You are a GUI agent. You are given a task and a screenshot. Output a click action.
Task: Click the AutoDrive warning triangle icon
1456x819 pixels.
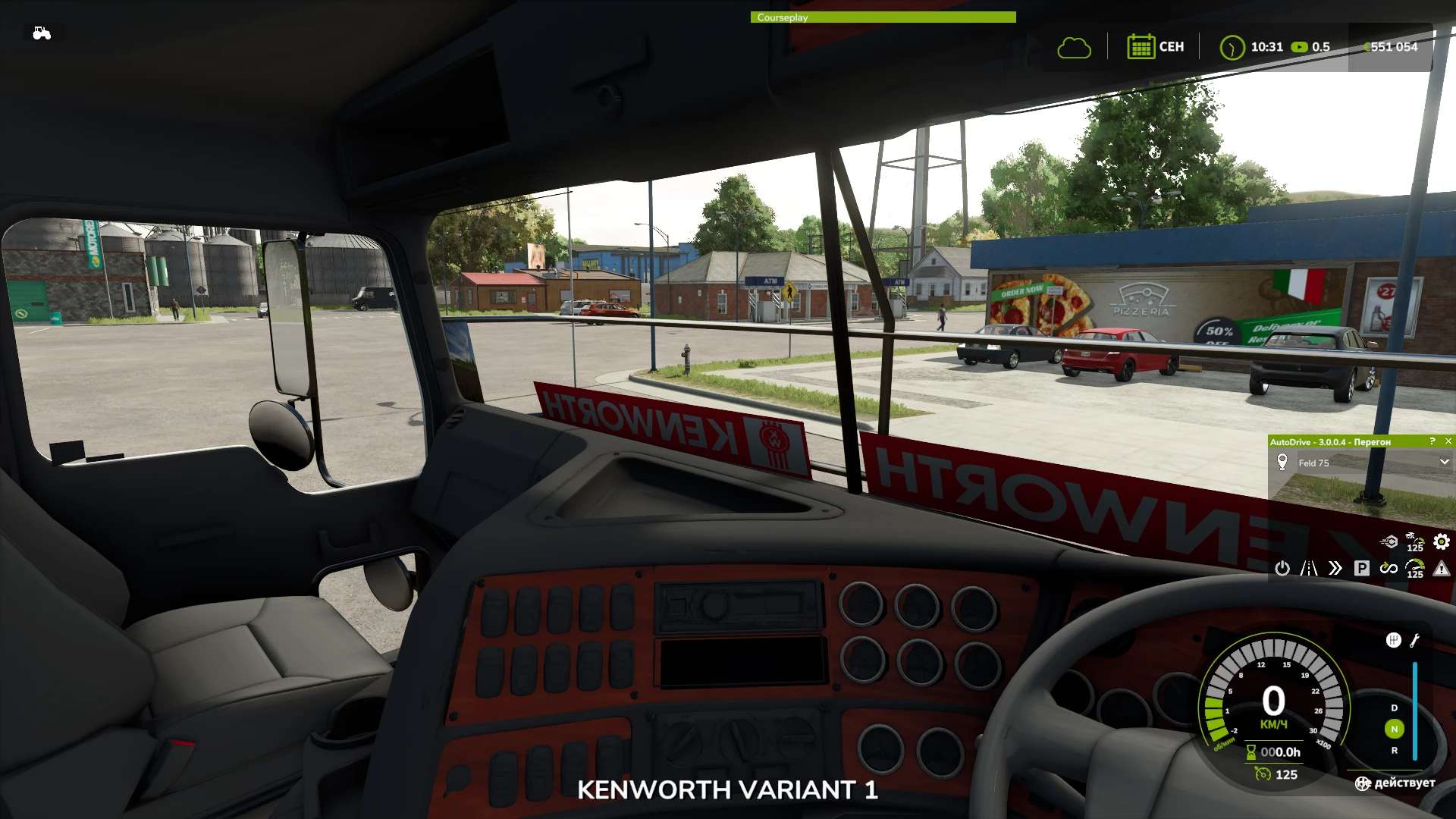1442,568
